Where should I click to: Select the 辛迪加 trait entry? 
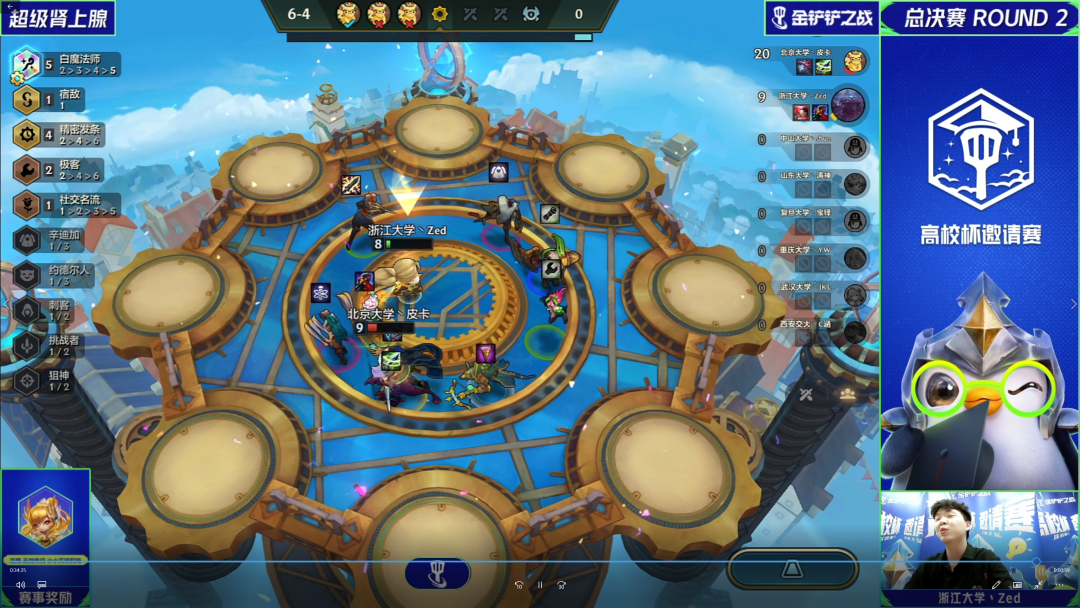click(55, 240)
